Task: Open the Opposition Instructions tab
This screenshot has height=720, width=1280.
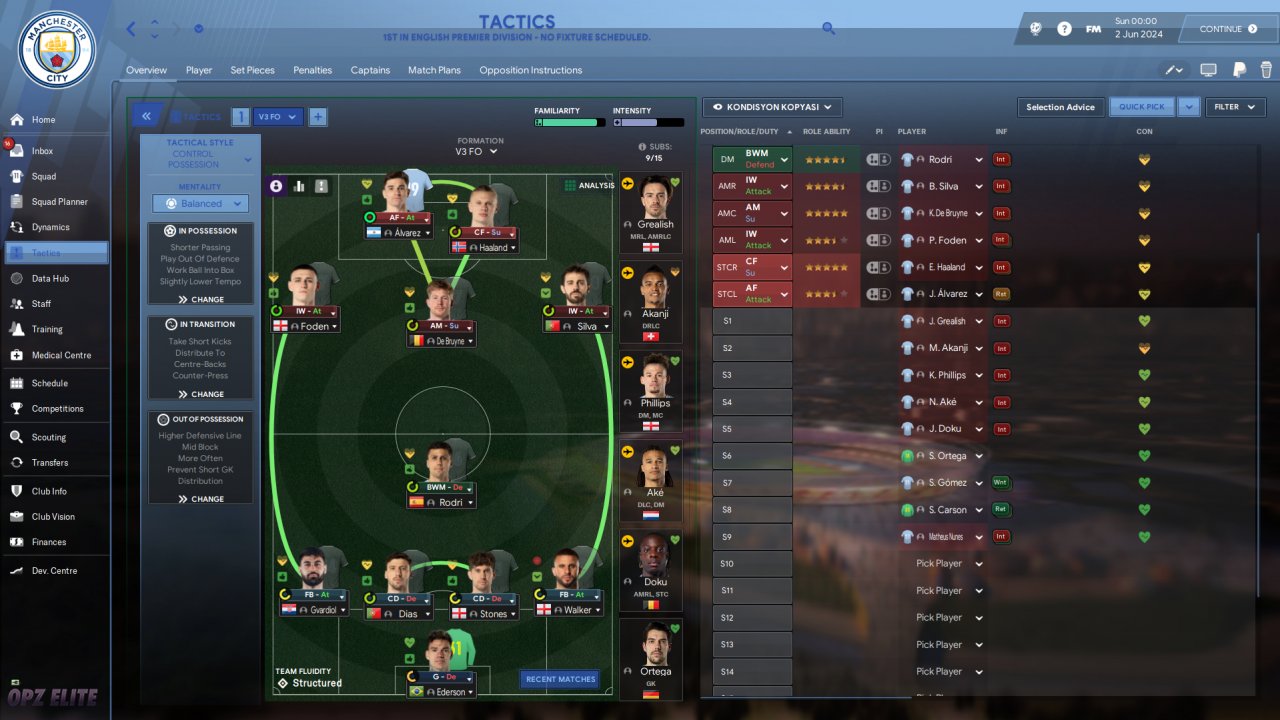Action: point(530,70)
